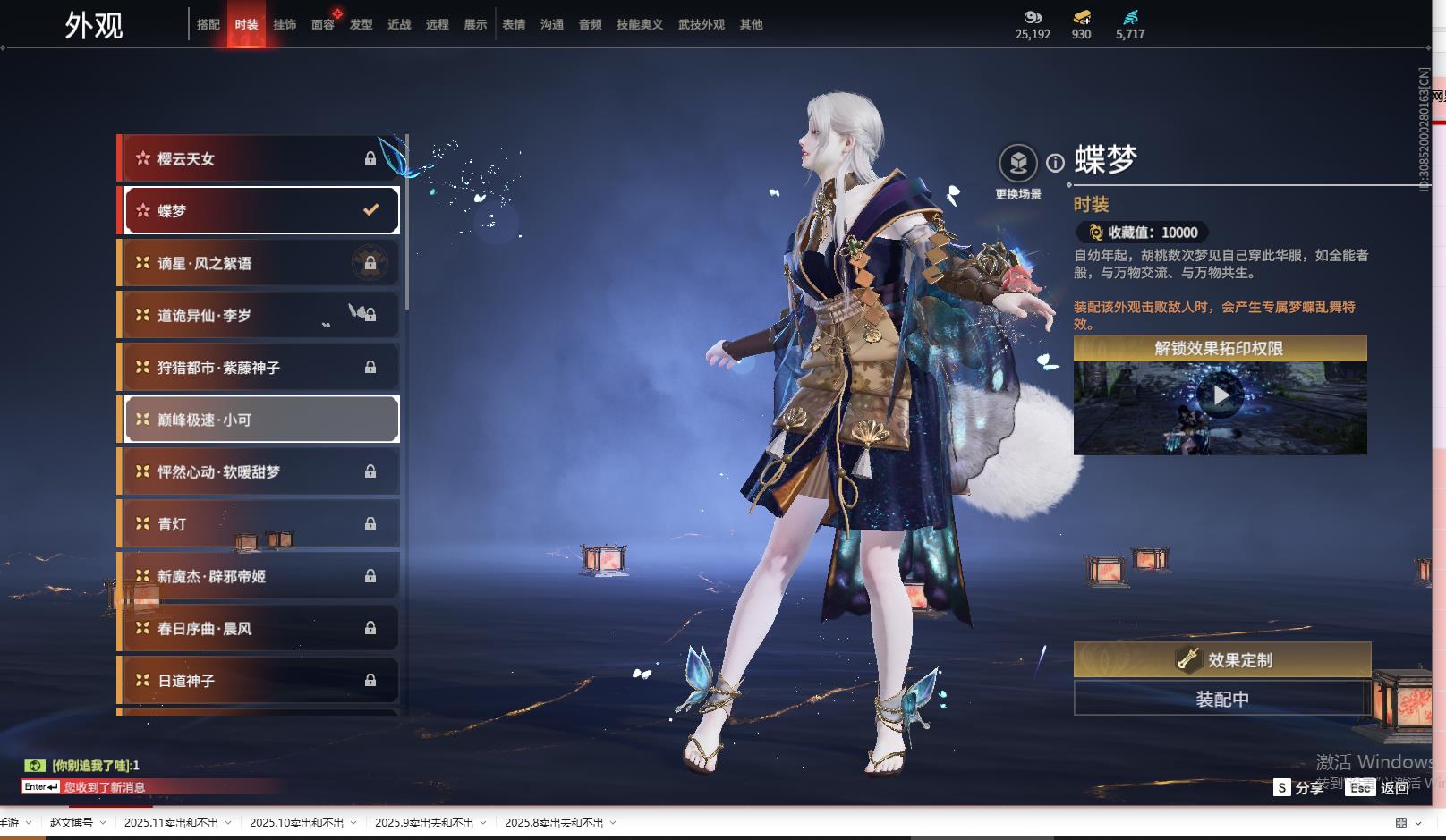Image resolution: width=1446 pixels, height=840 pixels.
Task: Click the 解锁效果拓印权限 banner
Action: pyautogui.click(x=1220, y=348)
